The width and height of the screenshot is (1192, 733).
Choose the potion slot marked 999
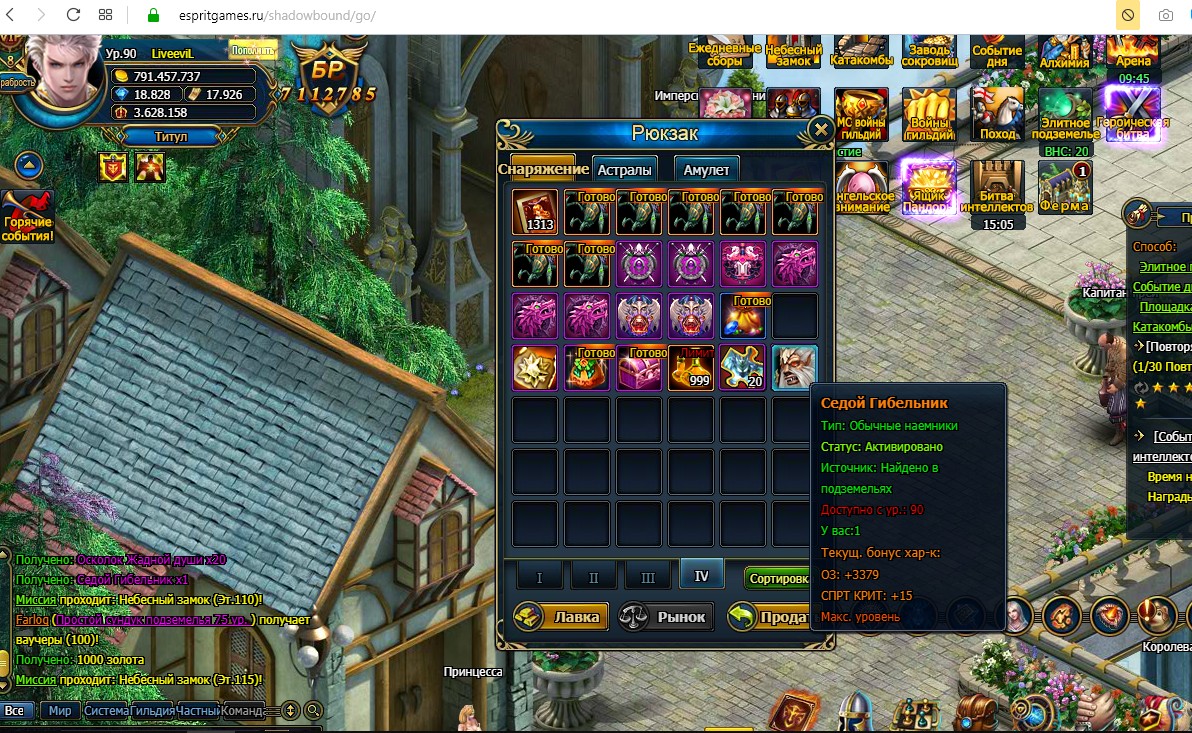pyautogui.click(x=690, y=367)
